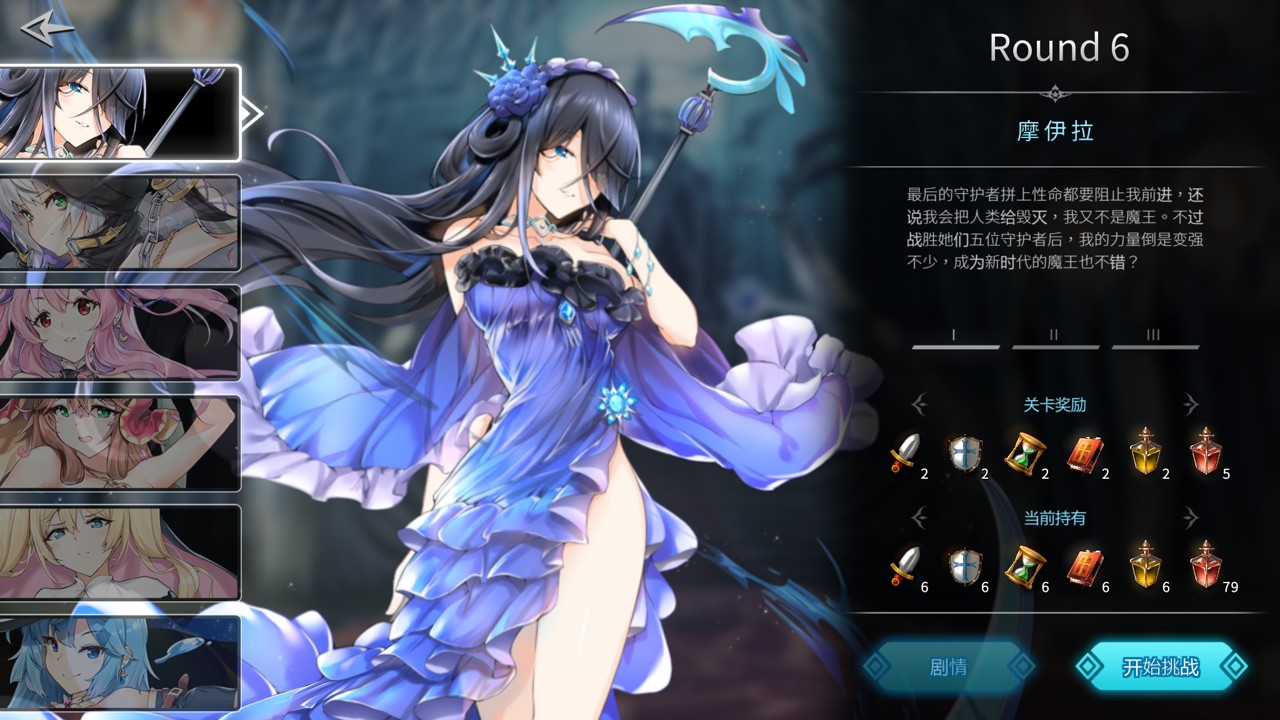Pick the pink-haired red-eyed character portrait
1280x720 pixels.
click(x=120, y=333)
